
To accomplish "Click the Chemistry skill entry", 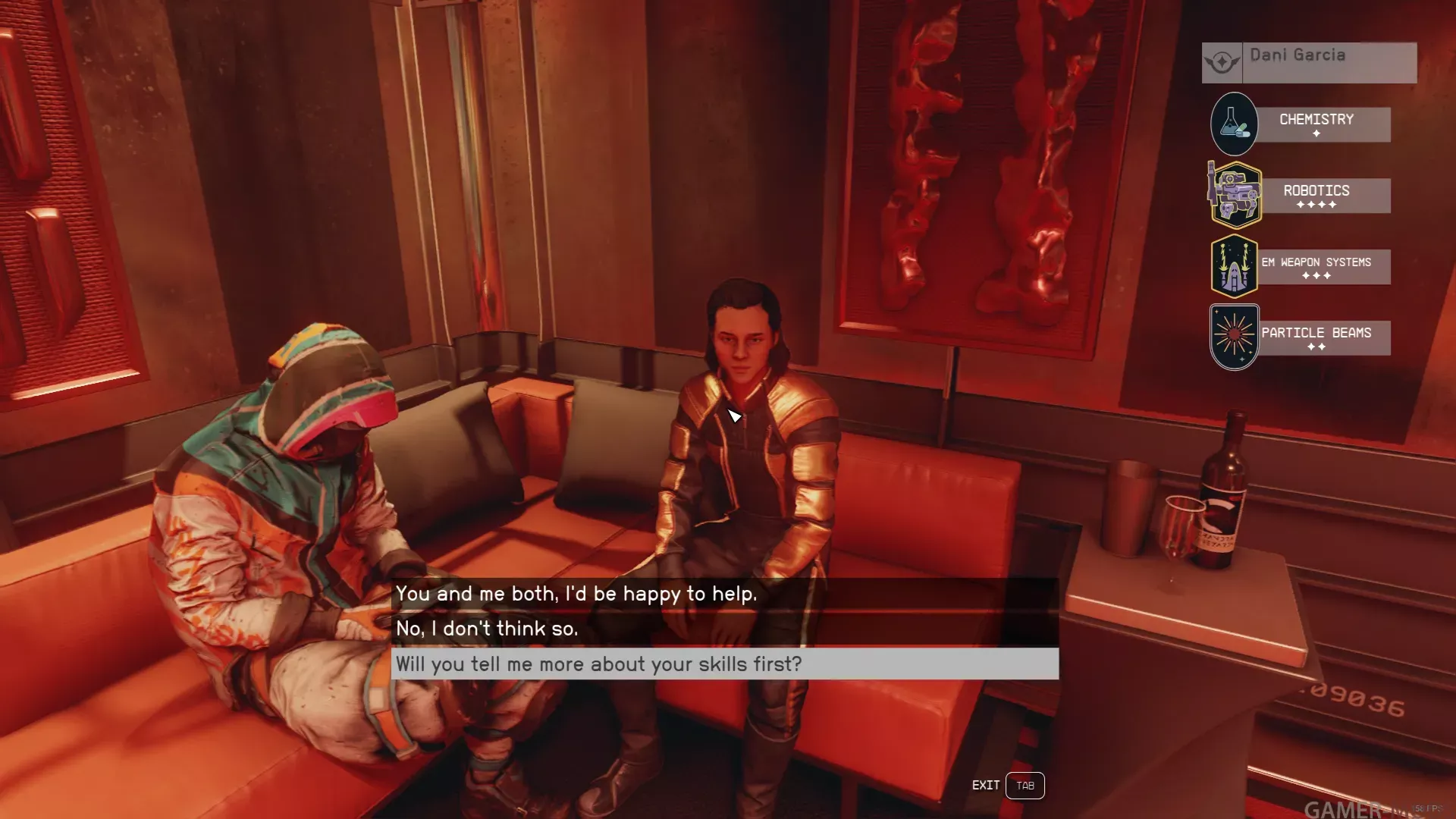I will [x=1316, y=124].
